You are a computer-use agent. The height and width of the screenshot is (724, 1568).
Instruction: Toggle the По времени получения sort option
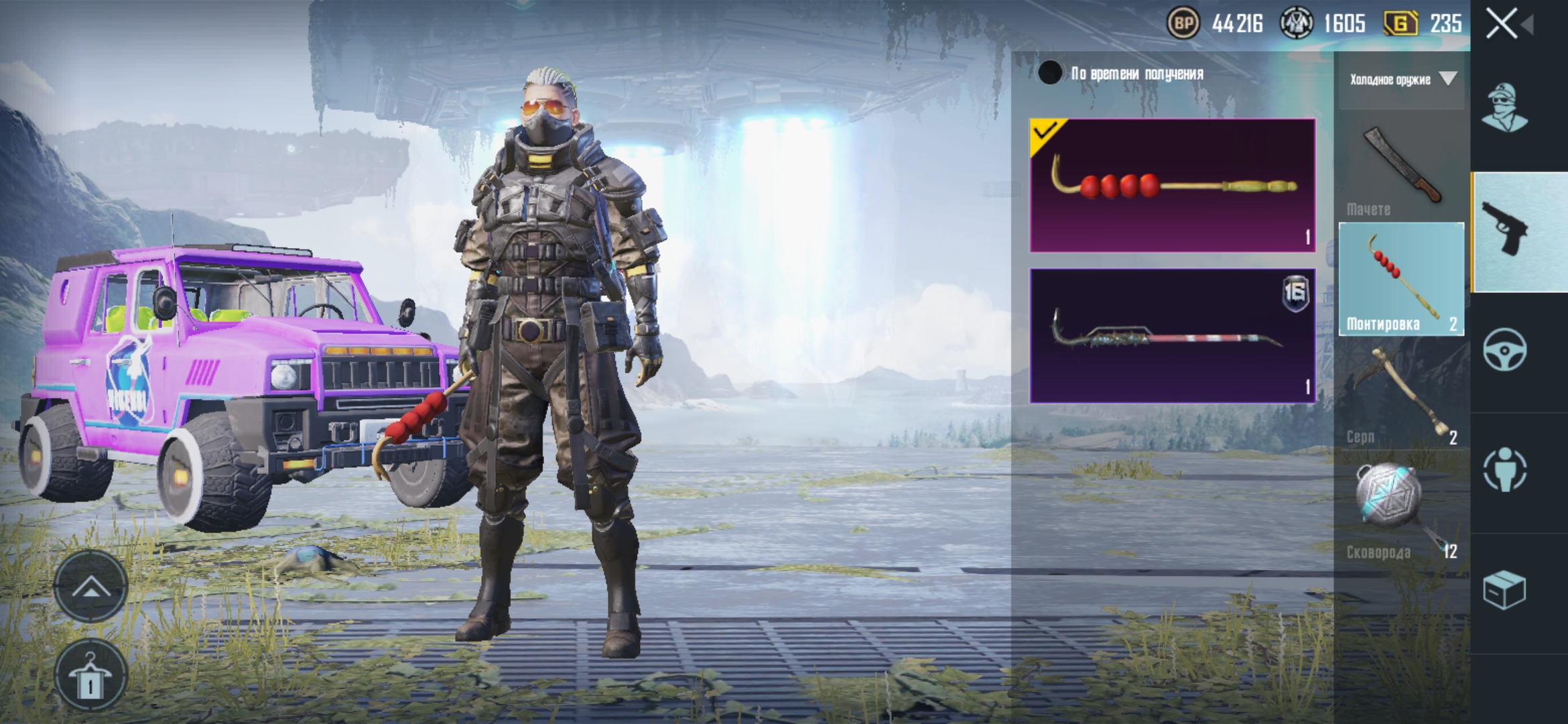point(1050,73)
